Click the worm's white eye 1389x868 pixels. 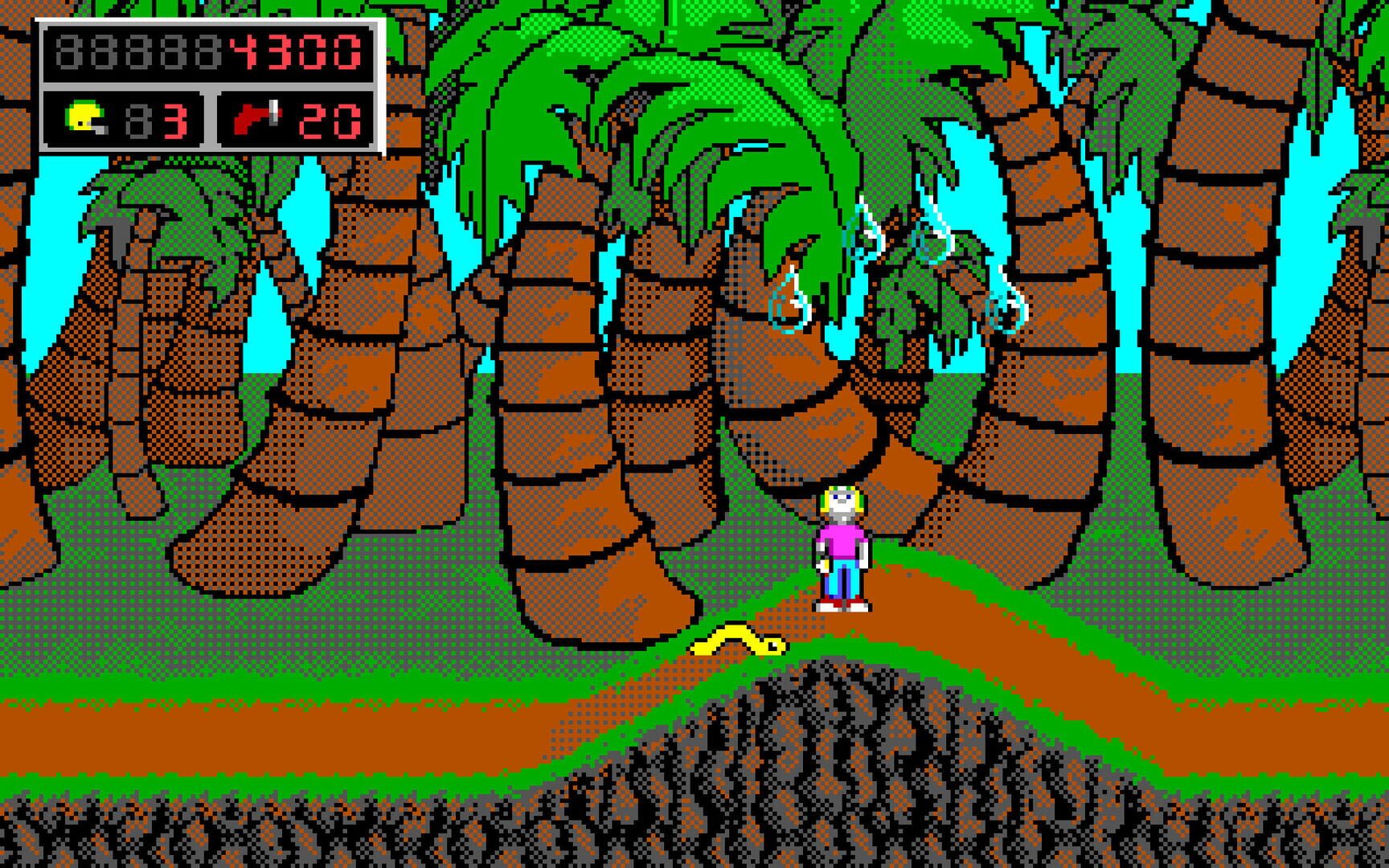tap(773, 644)
